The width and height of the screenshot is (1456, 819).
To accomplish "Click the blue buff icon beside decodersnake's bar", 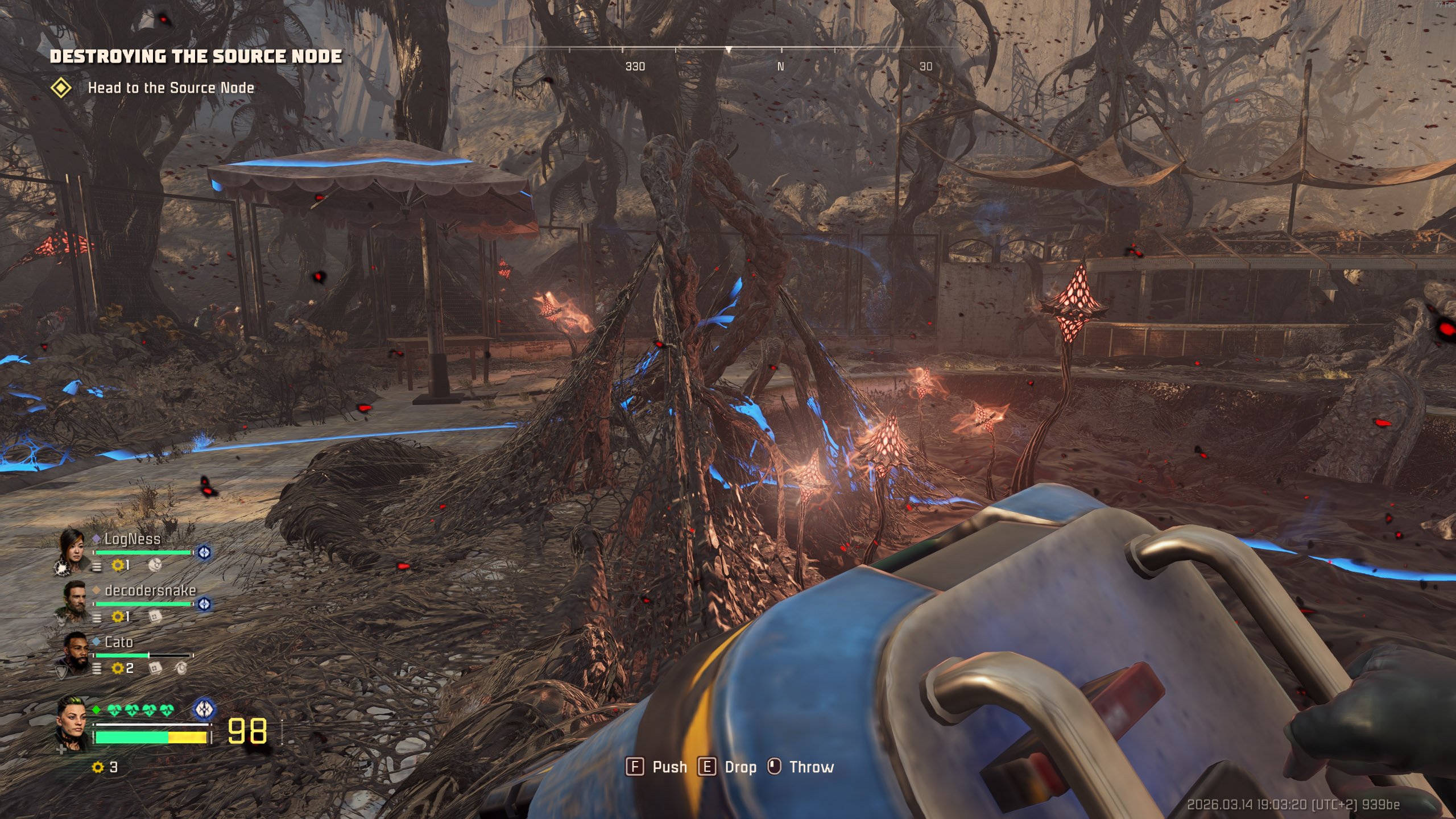I will click(204, 604).
